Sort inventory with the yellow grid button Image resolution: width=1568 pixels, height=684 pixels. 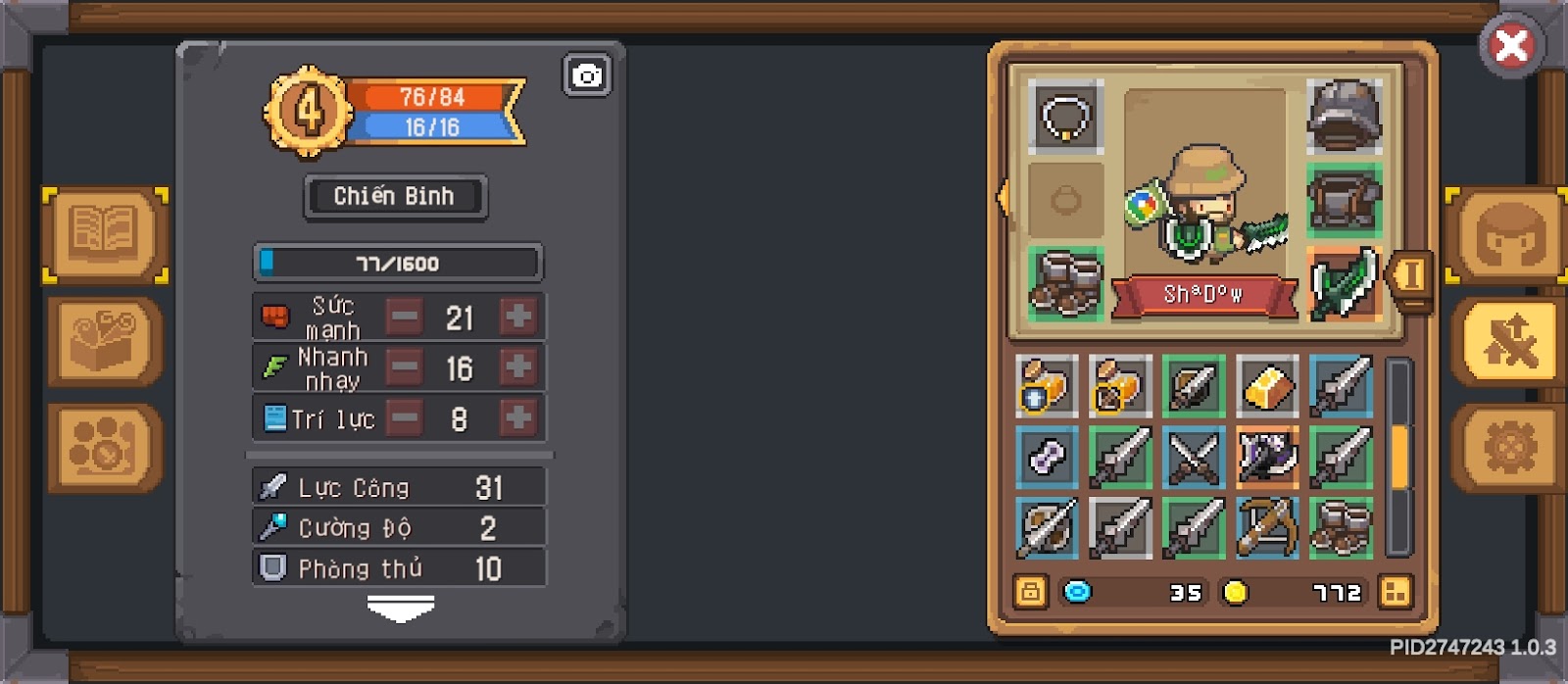[x=1395, y=592]
